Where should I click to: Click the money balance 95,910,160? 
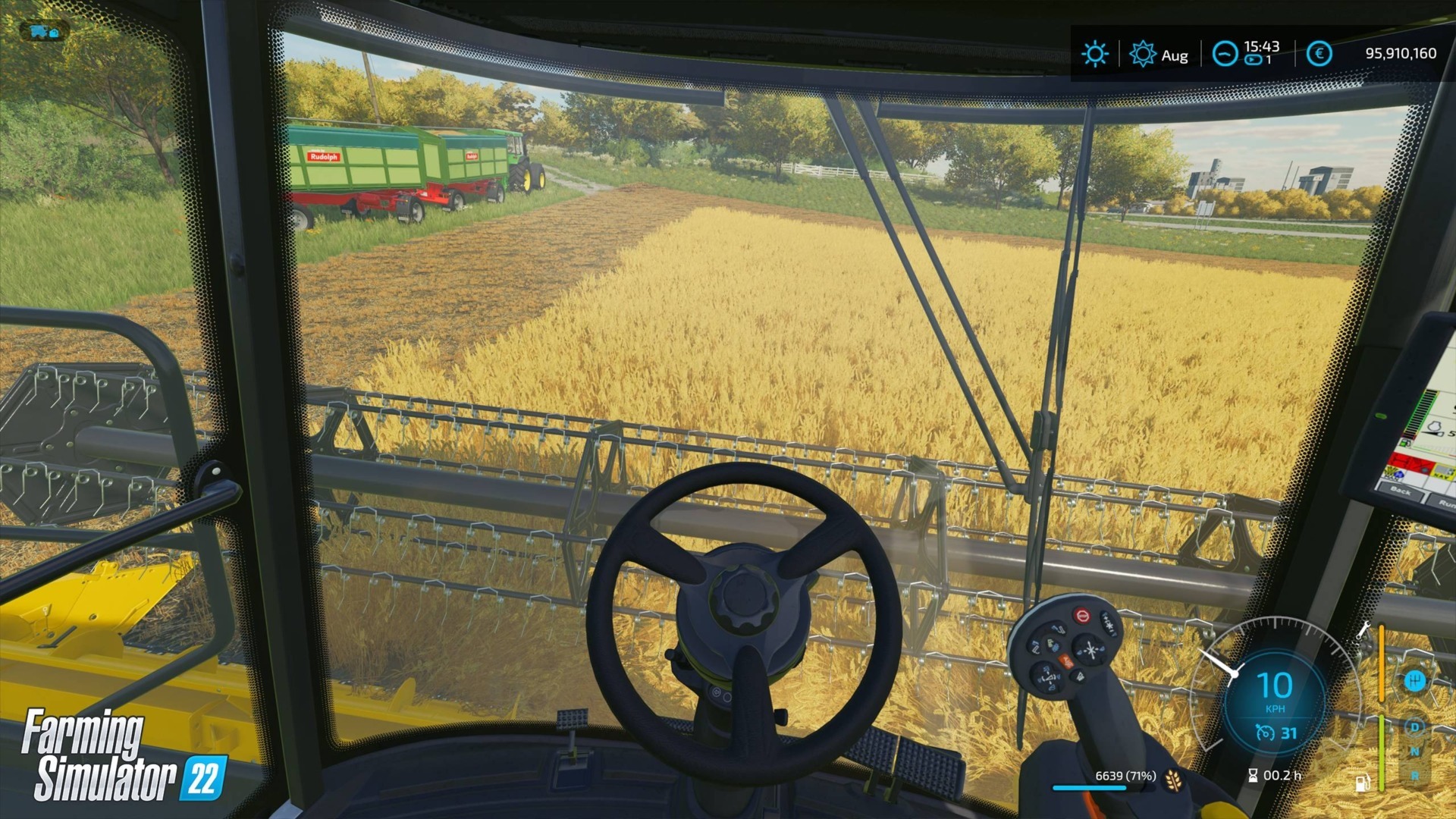point(1401,52)
